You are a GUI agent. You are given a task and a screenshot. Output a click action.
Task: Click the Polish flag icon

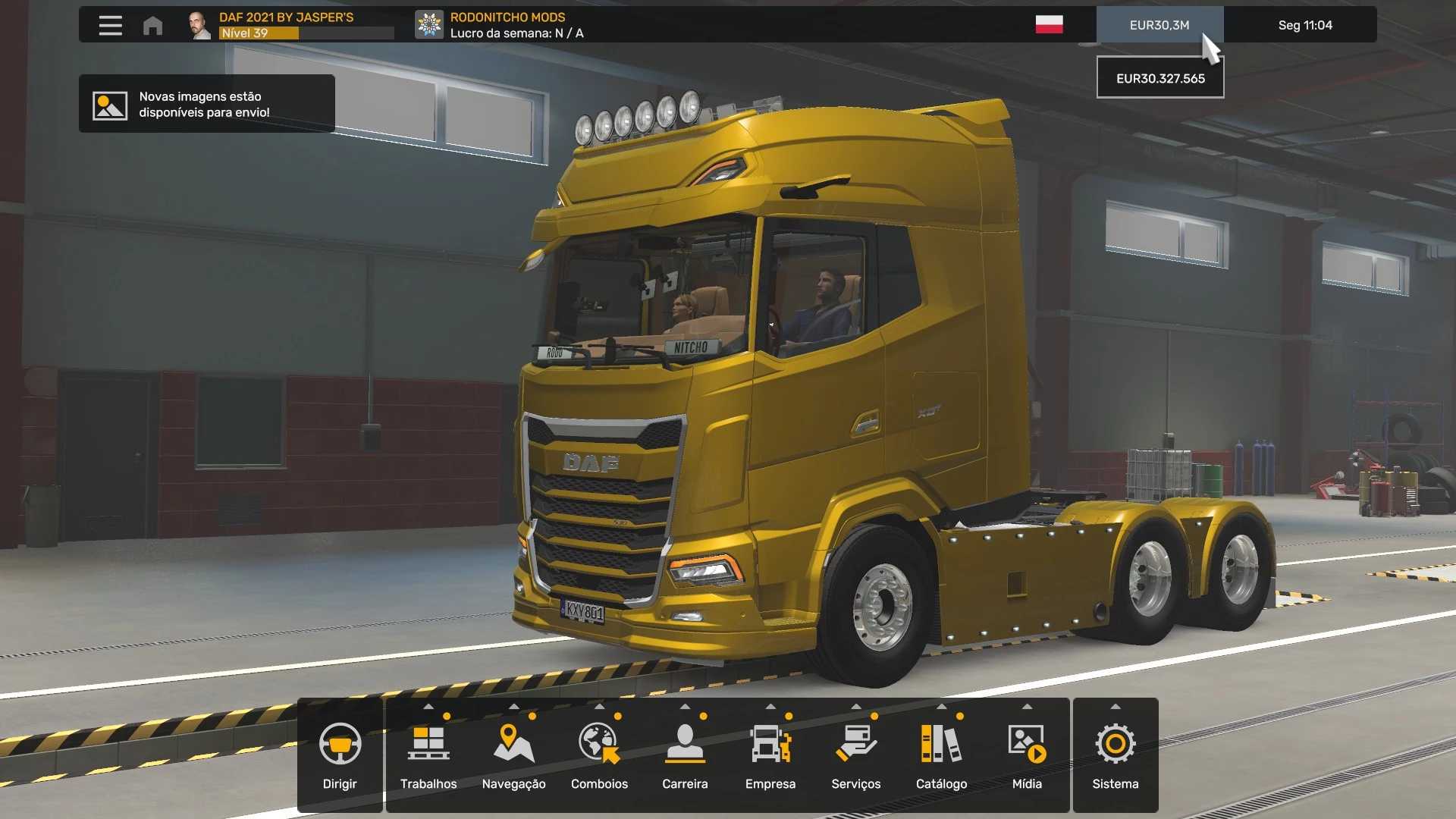(x=1049, y=24)
